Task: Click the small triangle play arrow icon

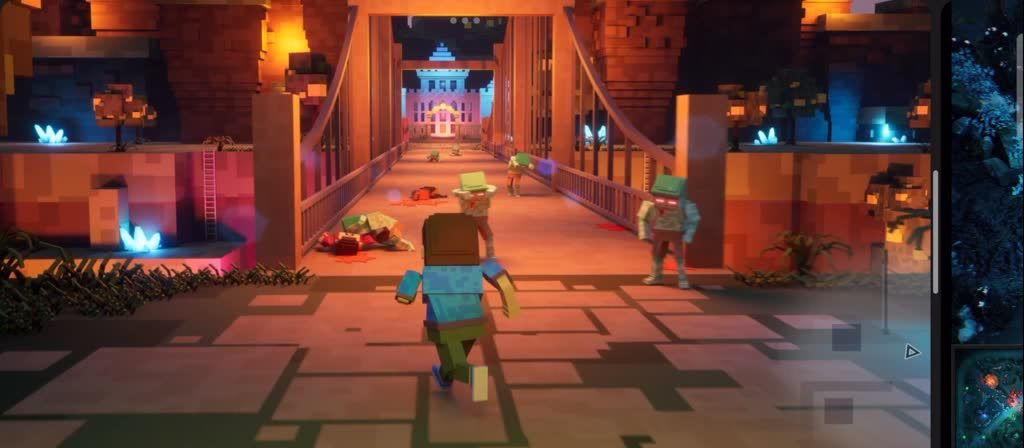Action: (x=911, y=351)
